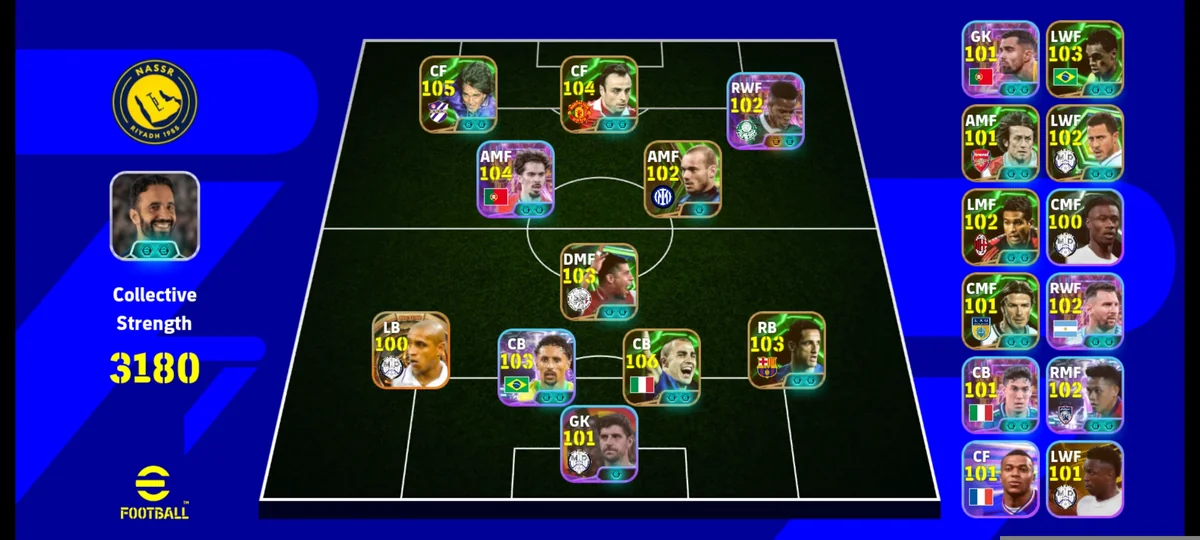Choose the AMF 101 substitute card
The height and width of the screenshot is (540, 1200).
(x=1000, y=142)
